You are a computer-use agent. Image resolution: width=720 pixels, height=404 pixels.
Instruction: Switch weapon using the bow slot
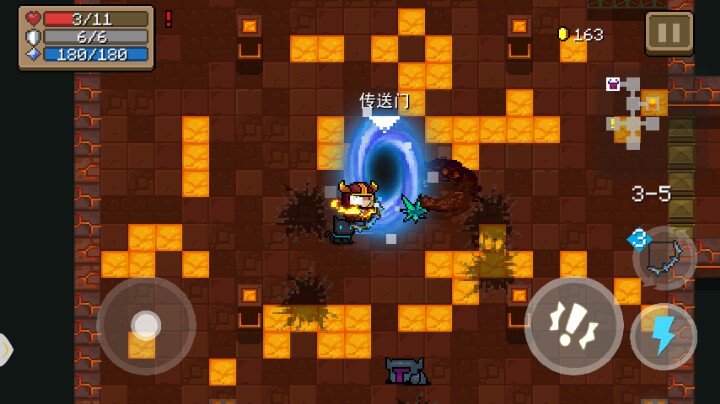pos(664,257)
